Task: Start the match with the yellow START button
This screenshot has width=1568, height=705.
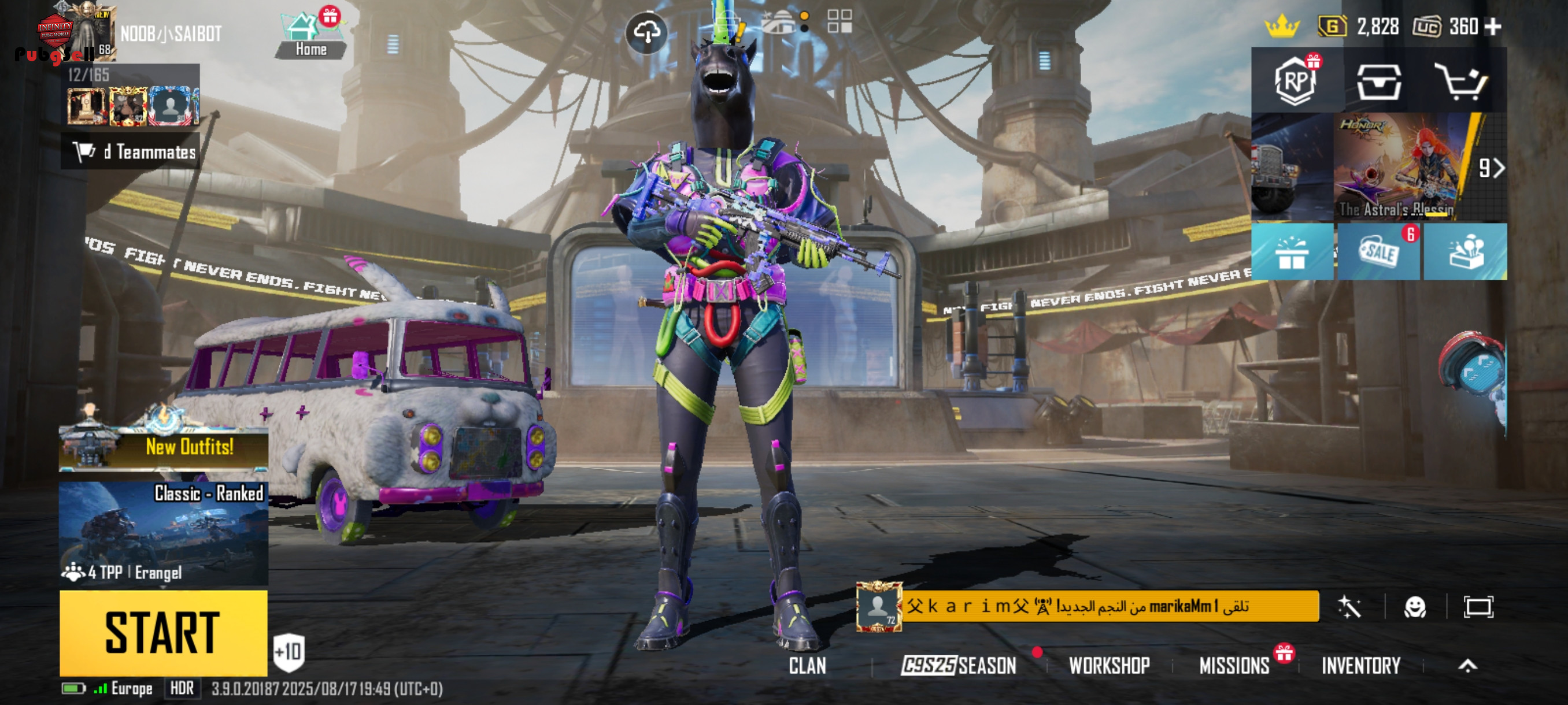Action: coord(163,633)
